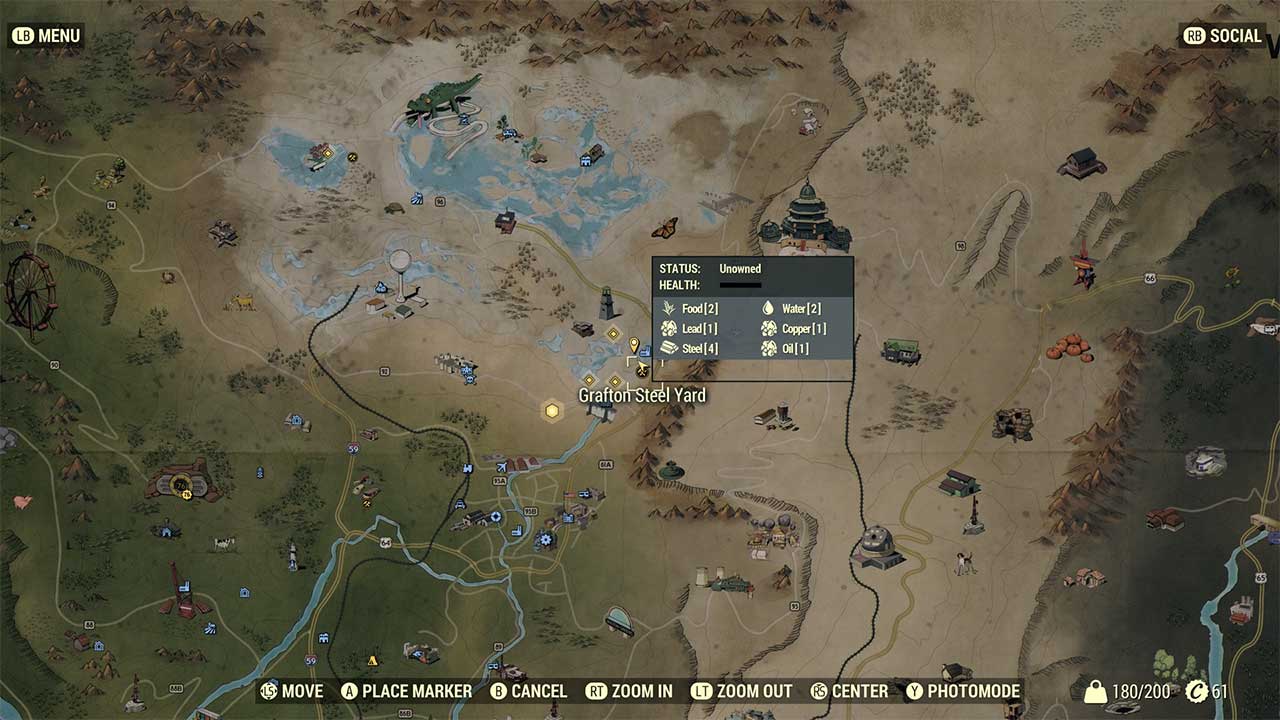This screenshot has height=720, width=1280.
Task: Click the Lead resource icon
Action: click(667, 328)
